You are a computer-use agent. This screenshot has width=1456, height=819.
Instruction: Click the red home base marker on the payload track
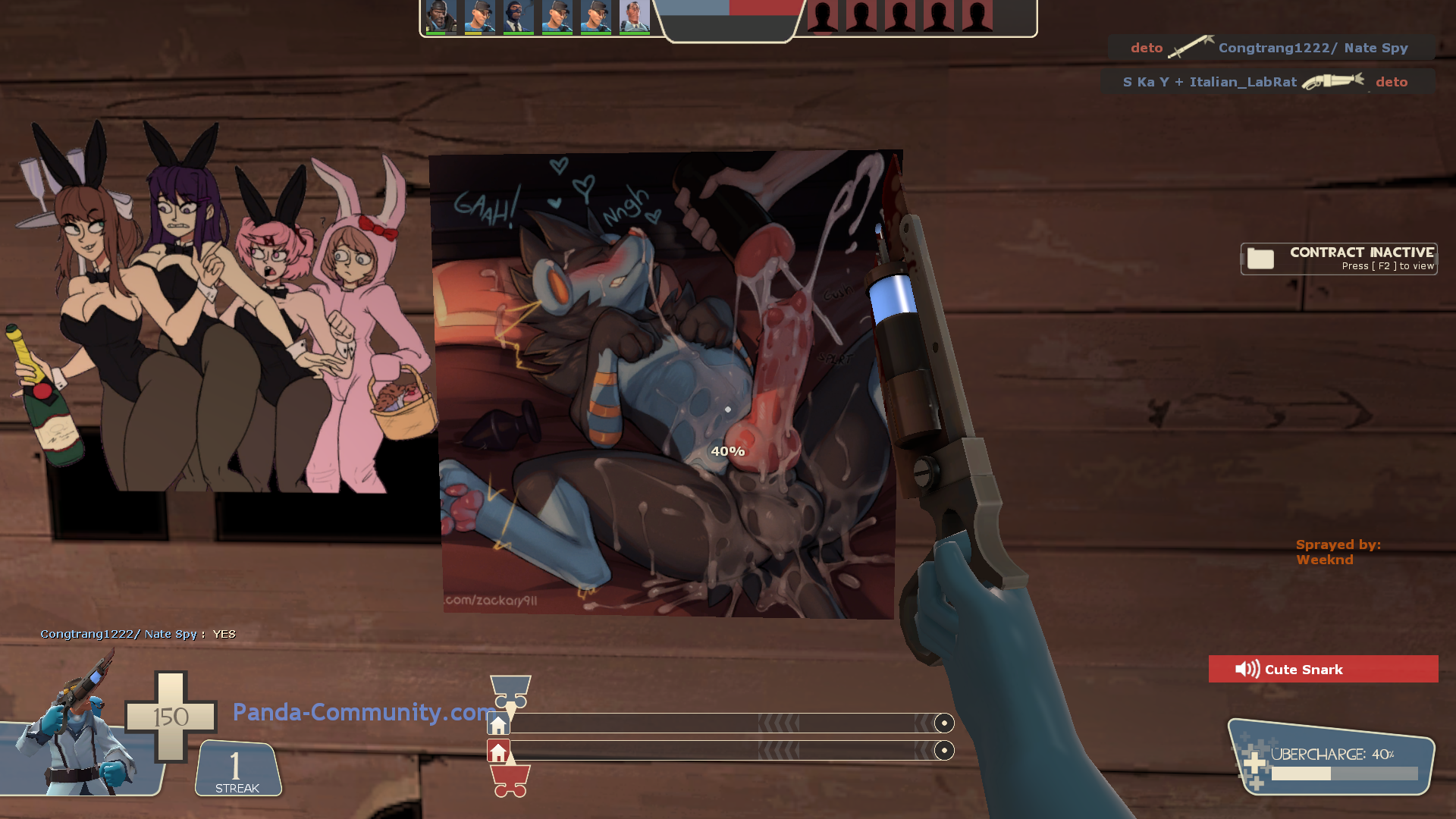tap(499, 752)
